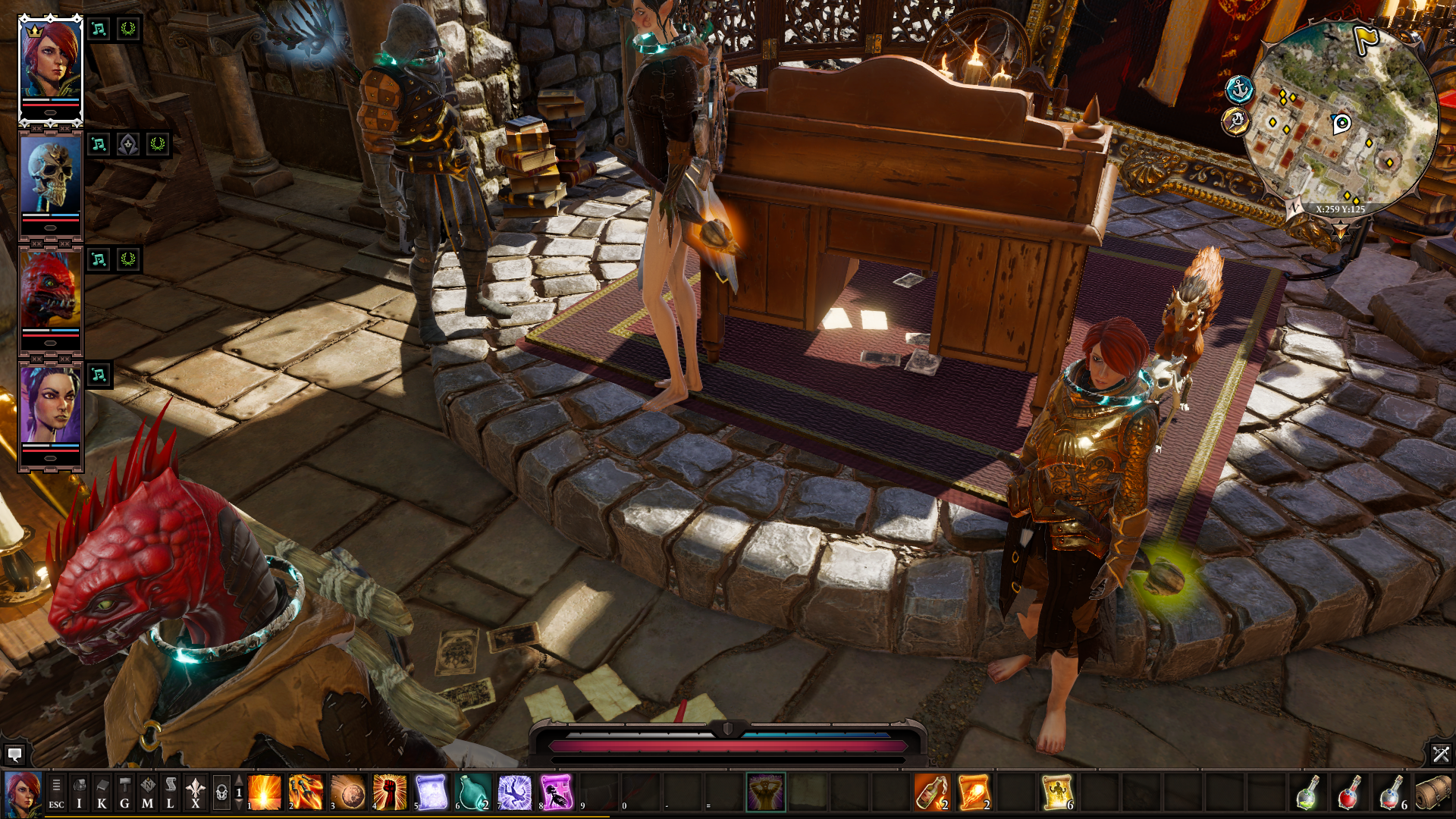
Task: Activate the red fist skill
Action: point(390,793)
